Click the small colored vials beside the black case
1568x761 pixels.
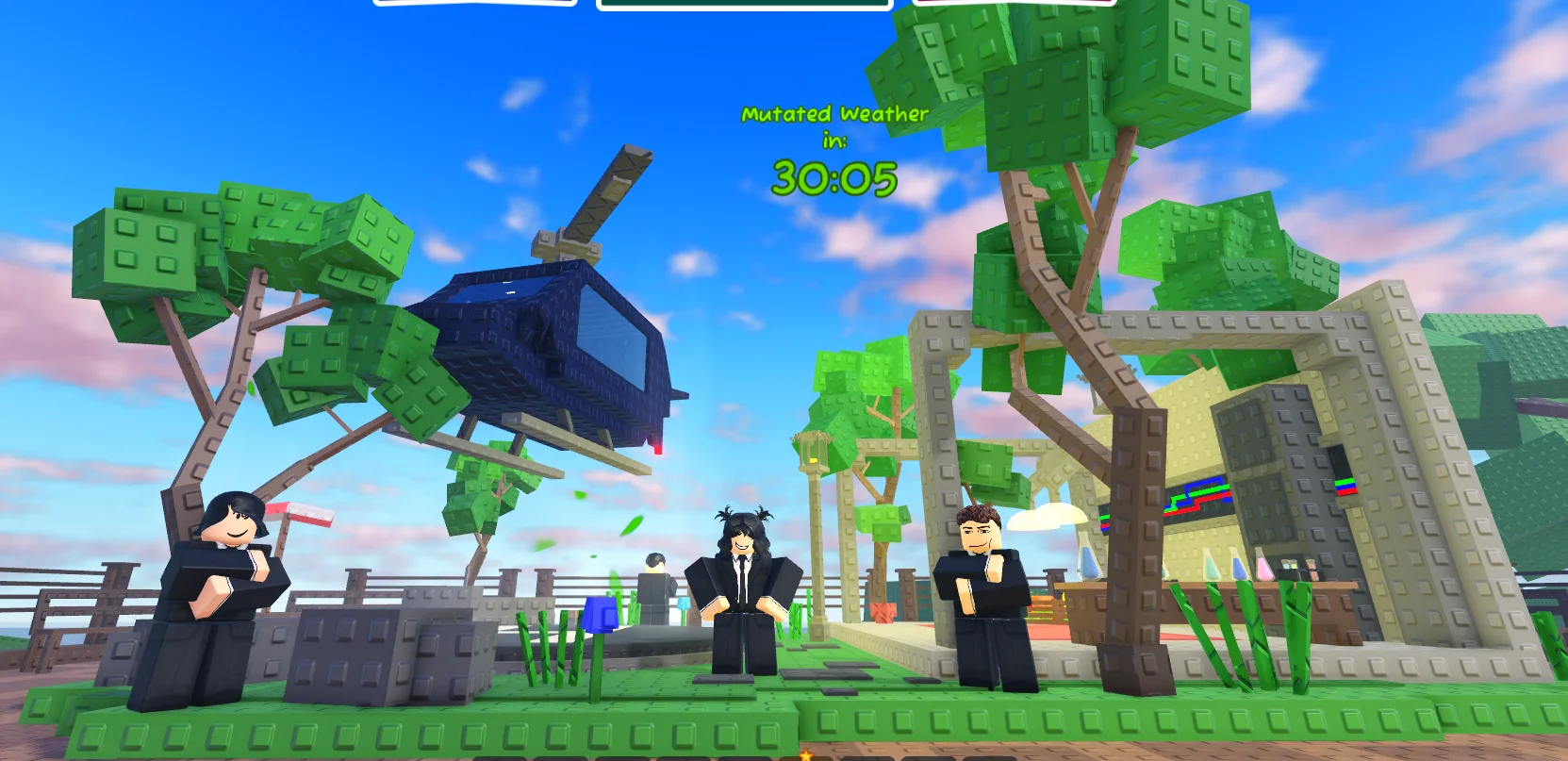(1289, 566)
